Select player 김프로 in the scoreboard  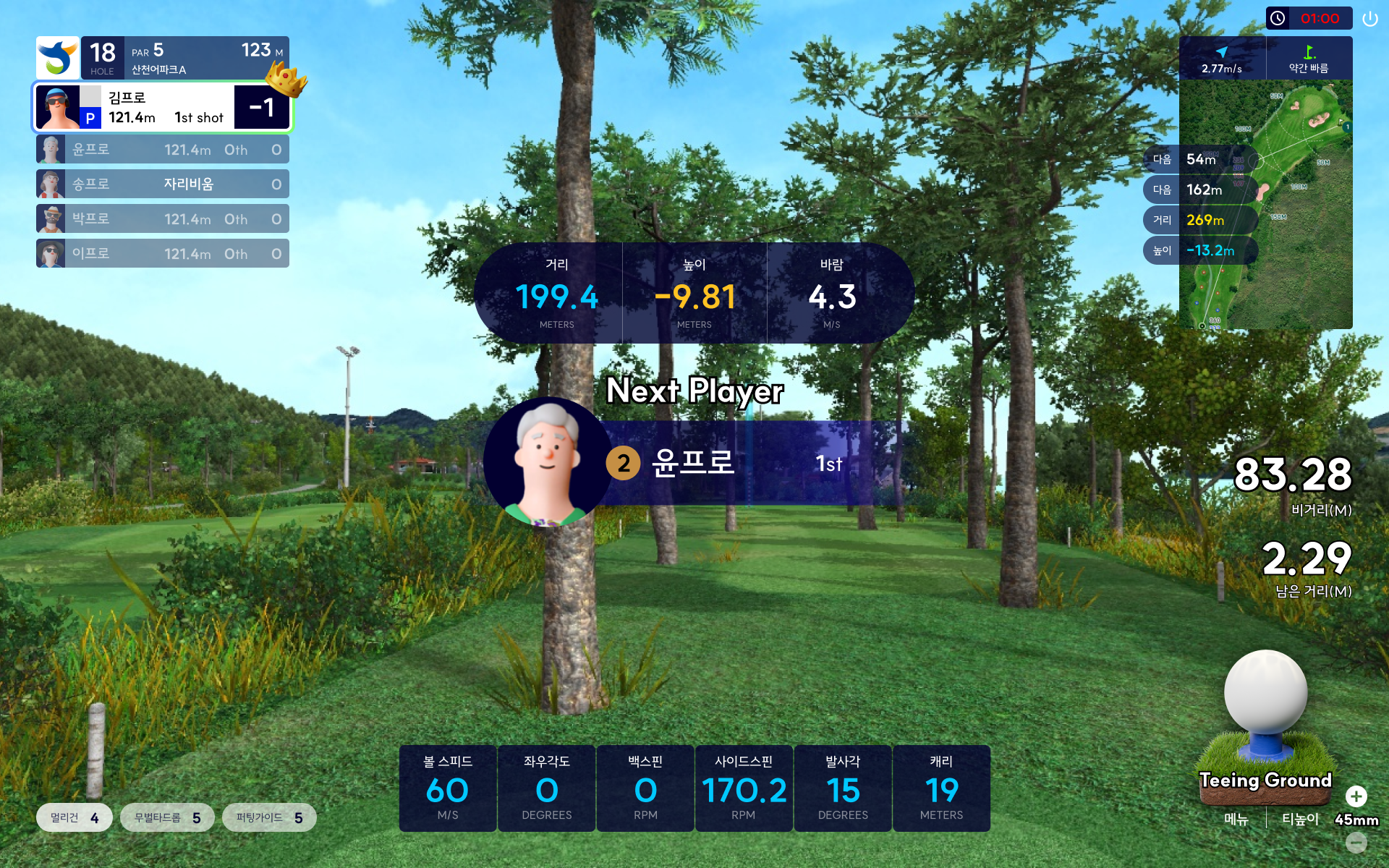(x=163, y=108)
